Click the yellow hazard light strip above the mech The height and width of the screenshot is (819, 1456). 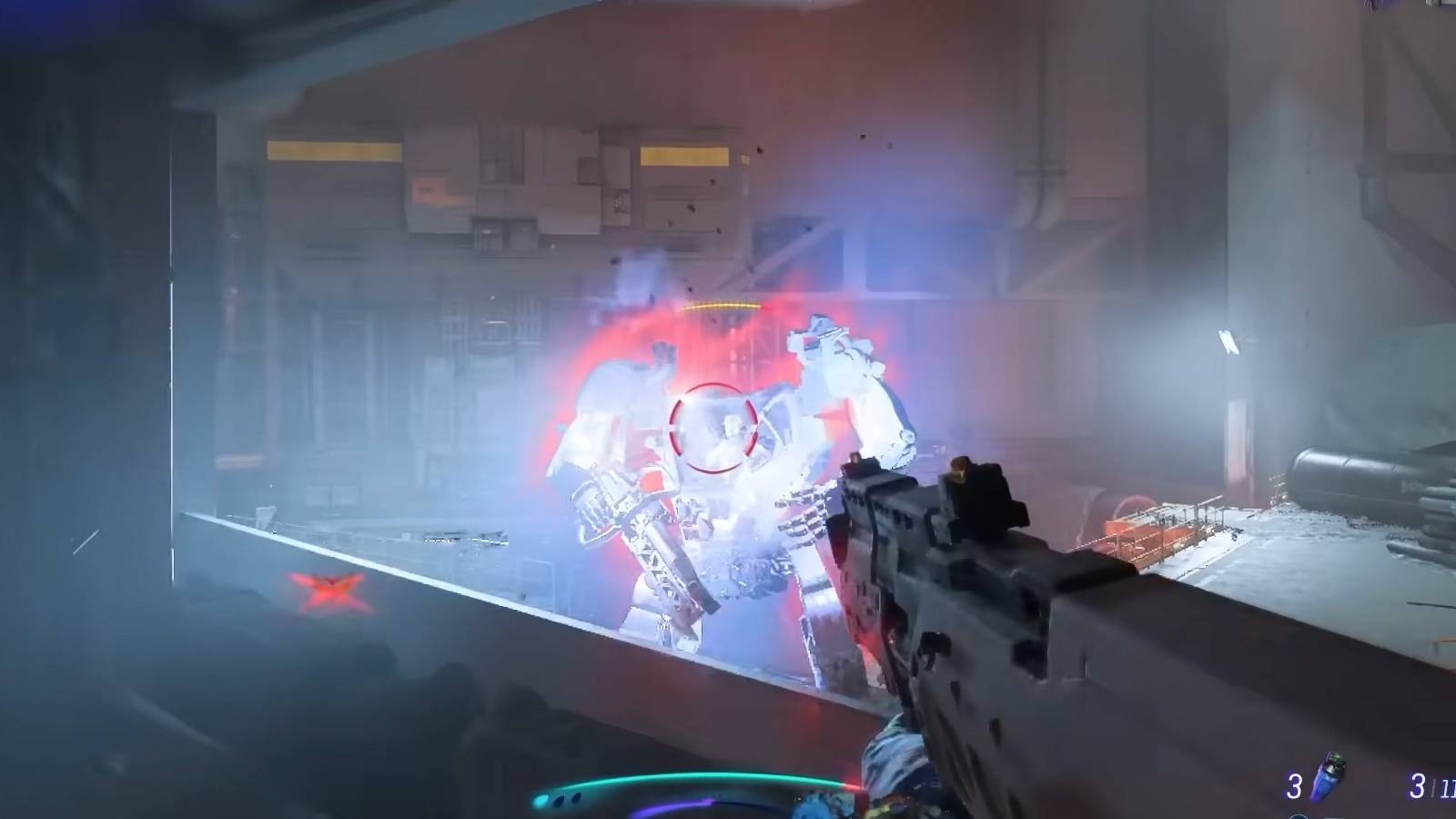coord(719,305)
